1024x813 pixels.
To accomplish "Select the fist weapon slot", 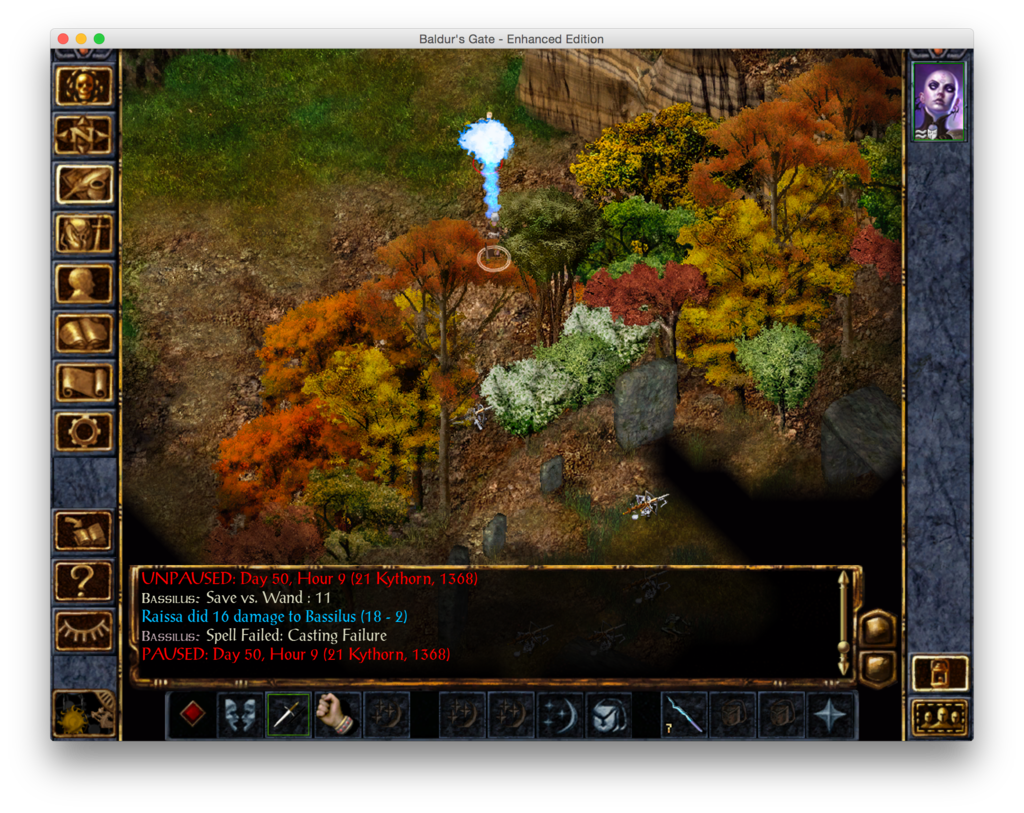I will pos(337,715).
